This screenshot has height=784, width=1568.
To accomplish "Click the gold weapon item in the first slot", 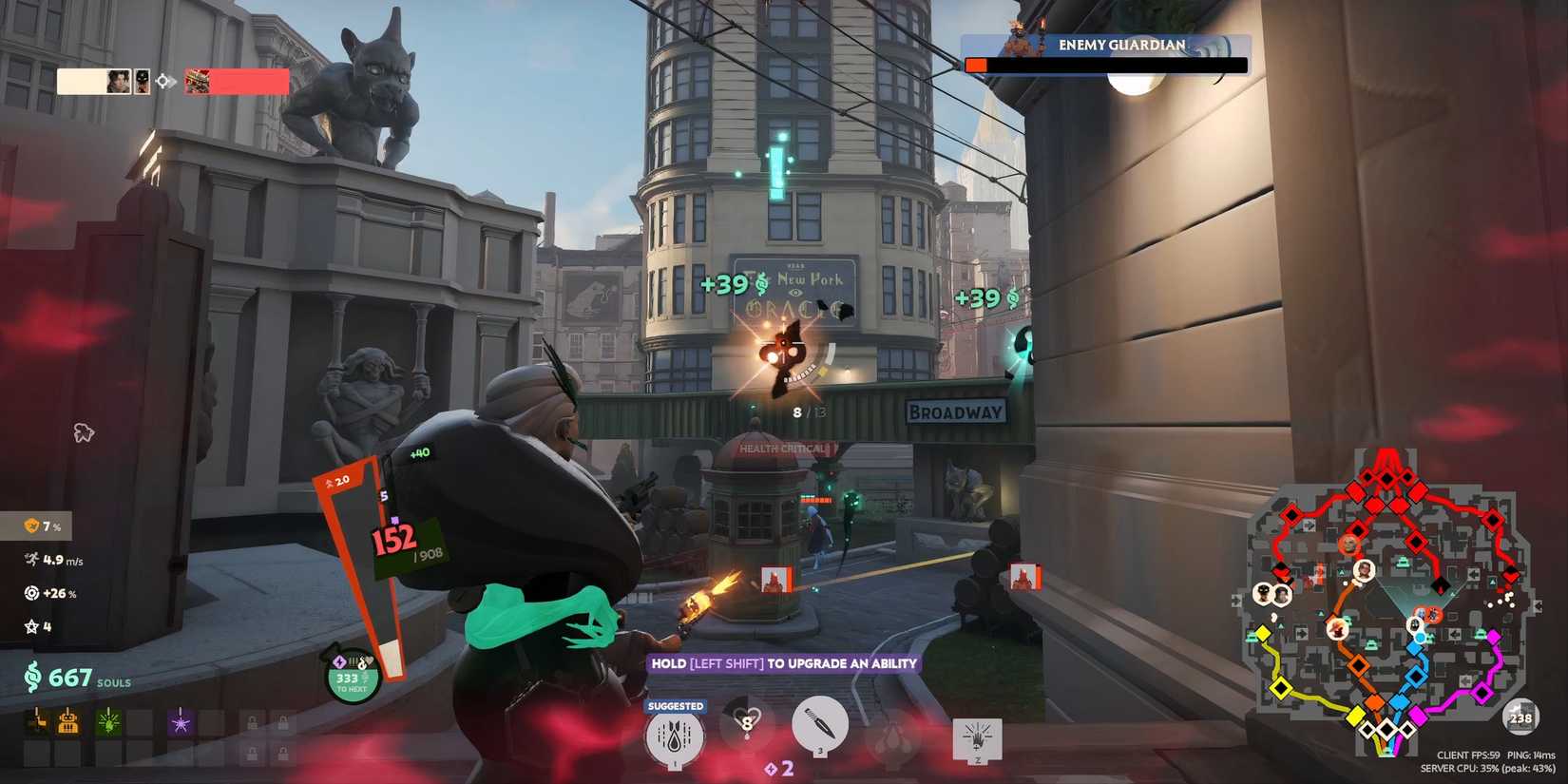I will [37, 723].
